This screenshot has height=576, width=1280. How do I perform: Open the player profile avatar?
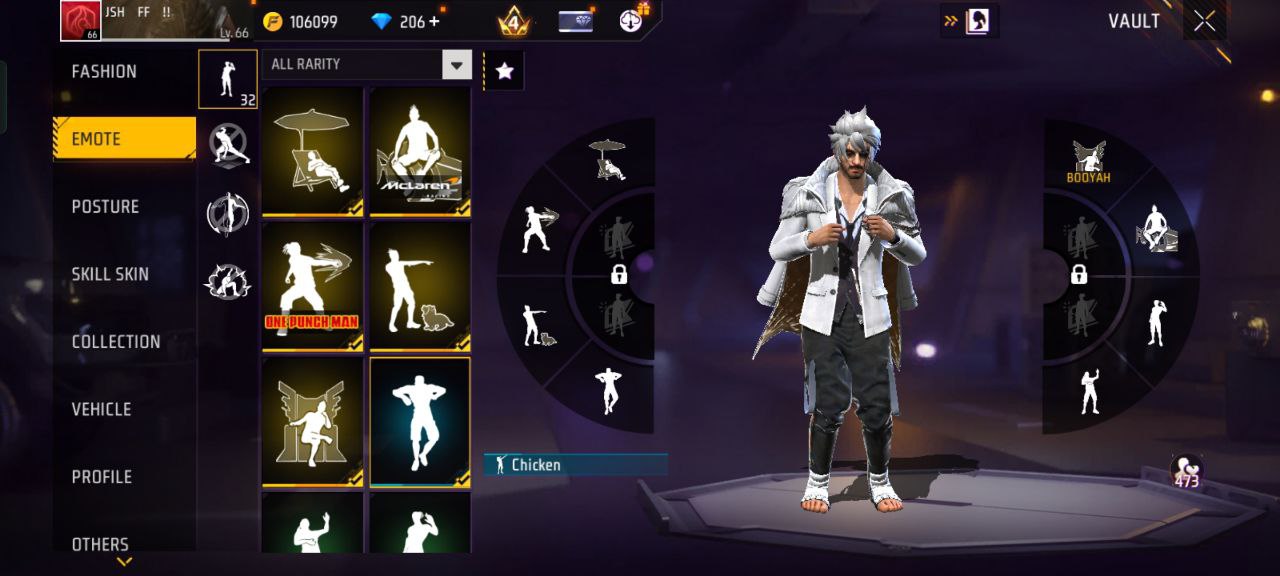tap(80, 21)
